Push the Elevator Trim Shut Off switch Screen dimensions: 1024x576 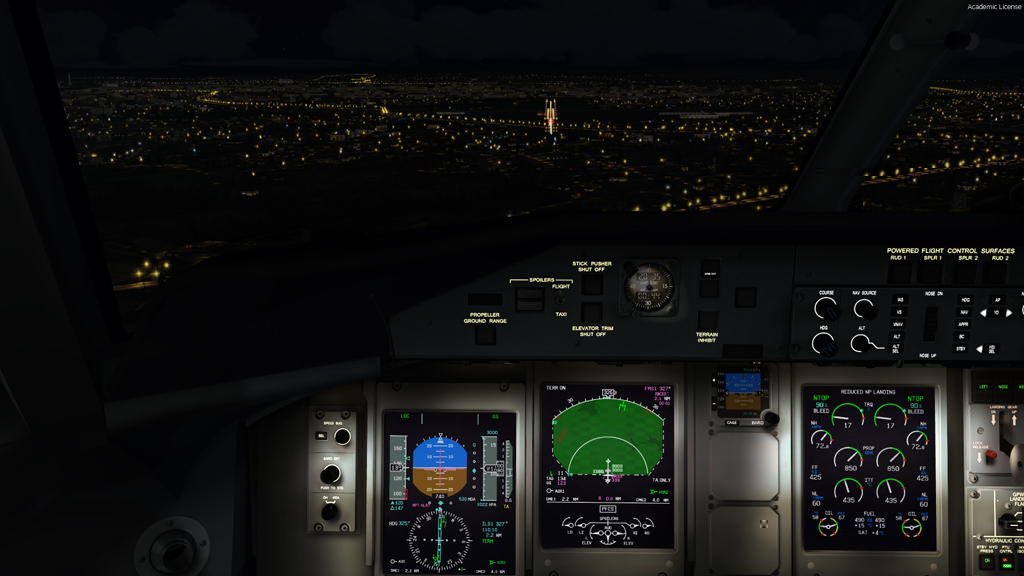click(592, 312)
